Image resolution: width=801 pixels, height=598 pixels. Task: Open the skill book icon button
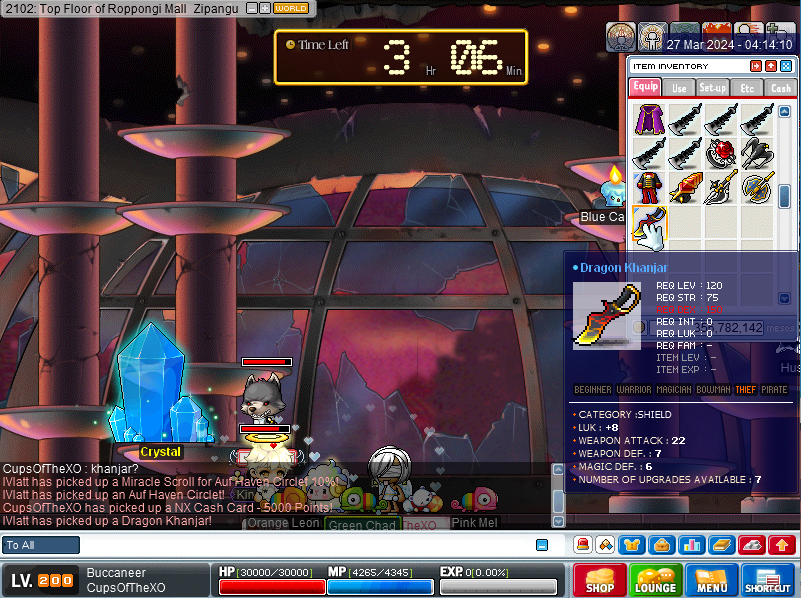click(x=719, y=545)
